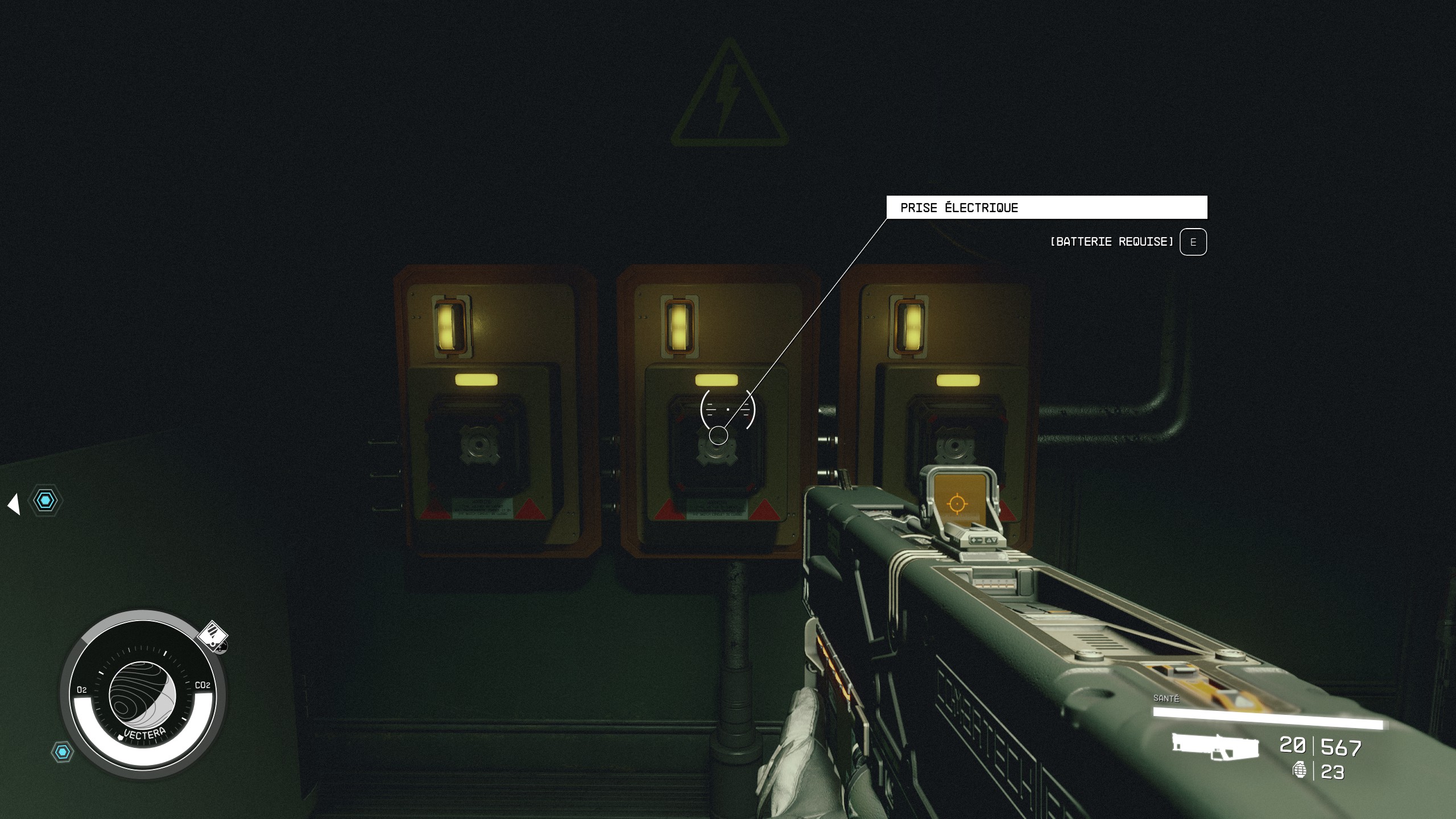Image resolution: width=1456 pixels, height=819 pixels.
Task: Click the Vectera planet watch dial
Action: (x=142, y=695)
